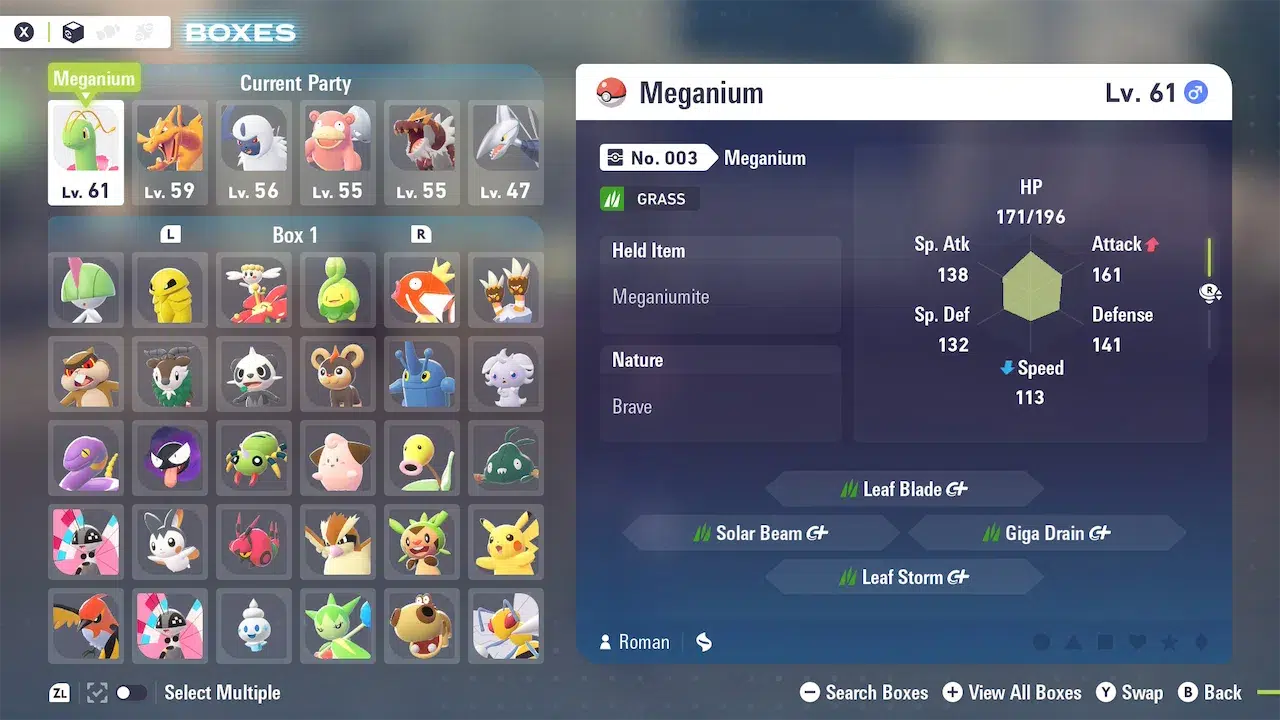Select the Tyrantrum party slot

[x=422, y=152]
